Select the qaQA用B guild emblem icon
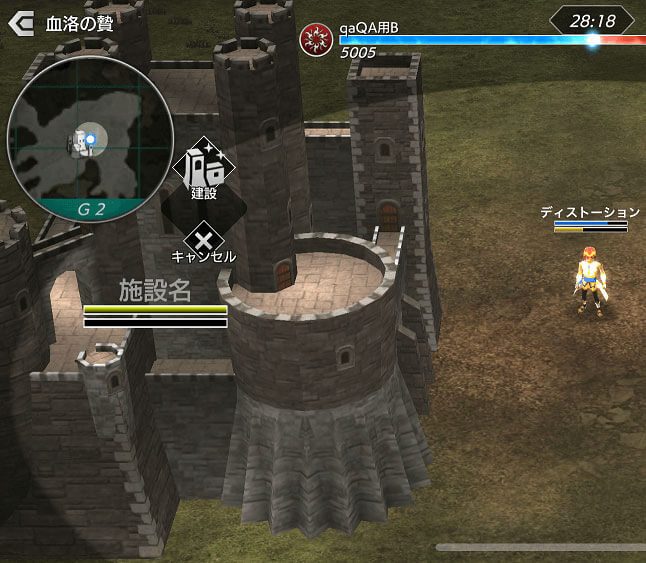The width and height of the screenshot is (646, 563). (314, 37)
